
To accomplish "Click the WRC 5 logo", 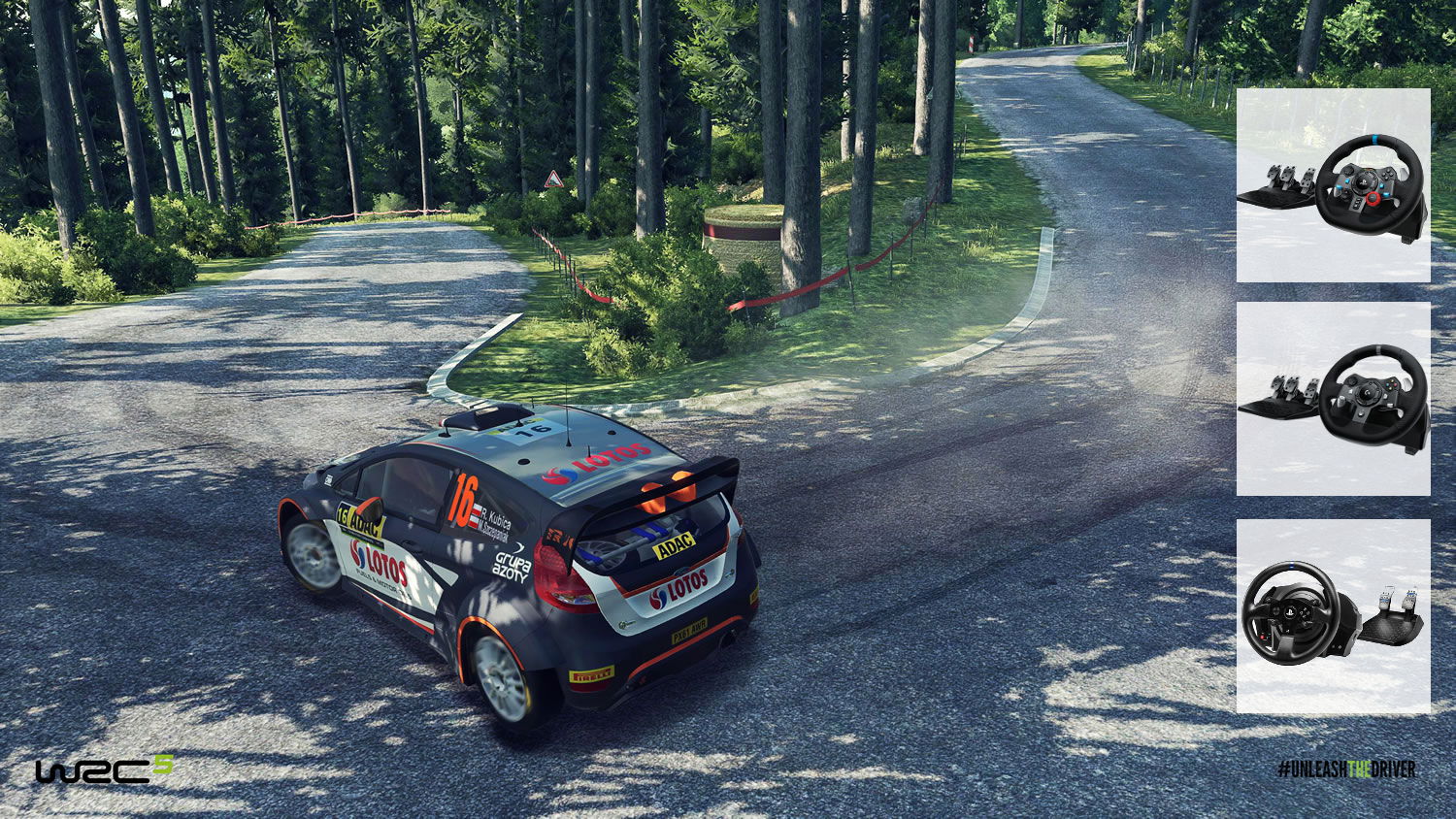I will 105,770.
